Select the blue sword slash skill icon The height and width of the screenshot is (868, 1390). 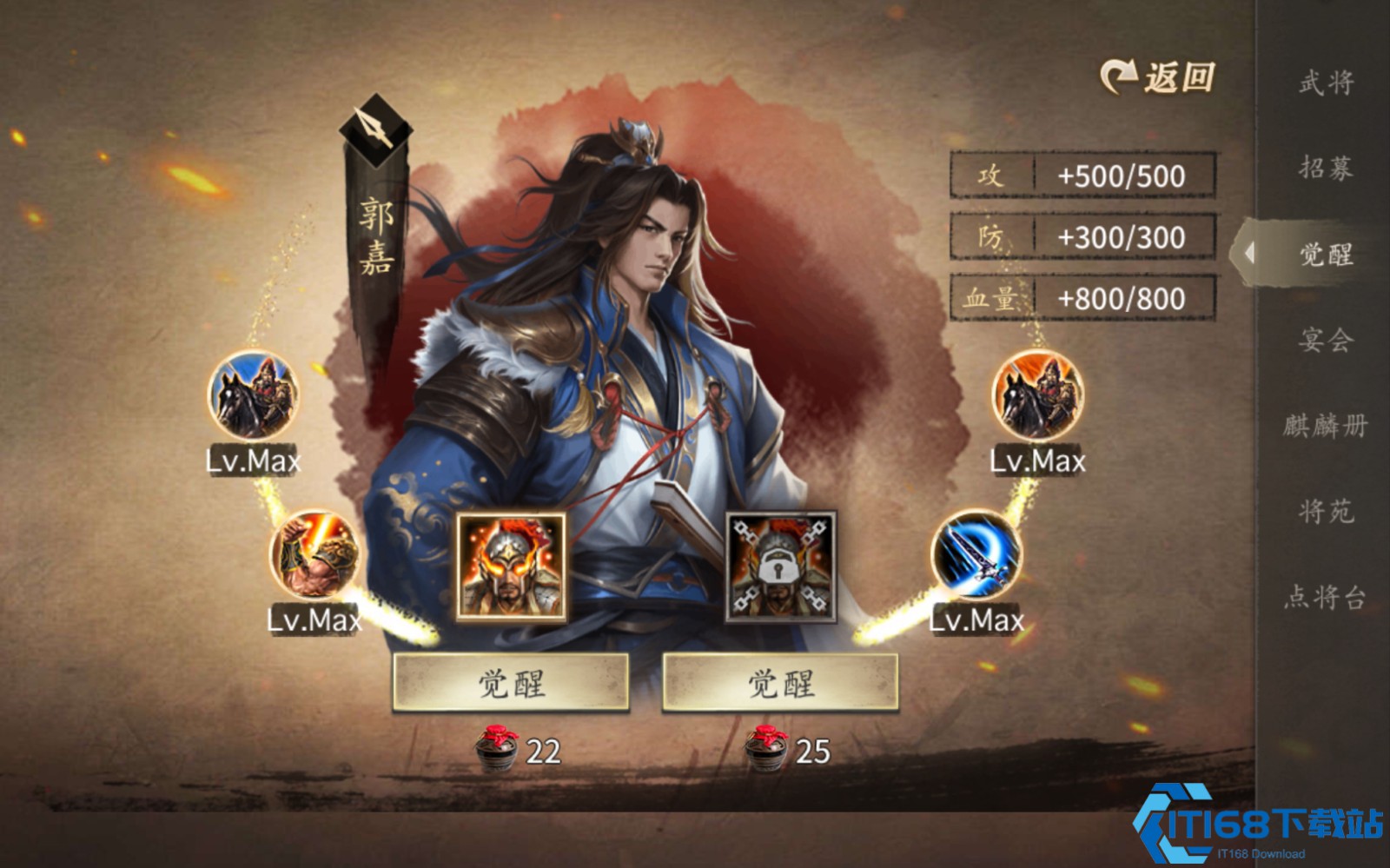pos(976,555)
